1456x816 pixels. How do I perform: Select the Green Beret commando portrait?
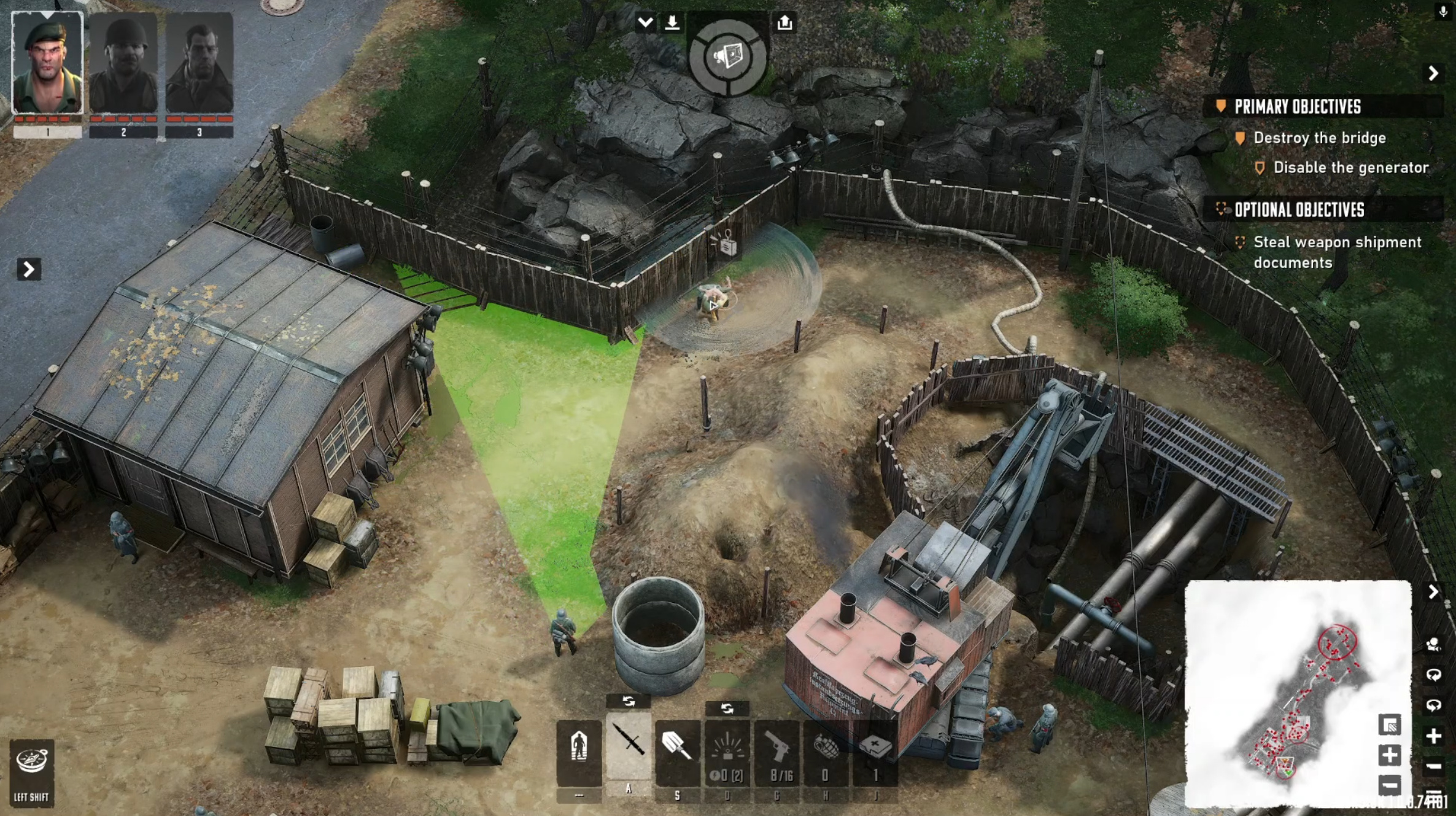coord(47,63)
